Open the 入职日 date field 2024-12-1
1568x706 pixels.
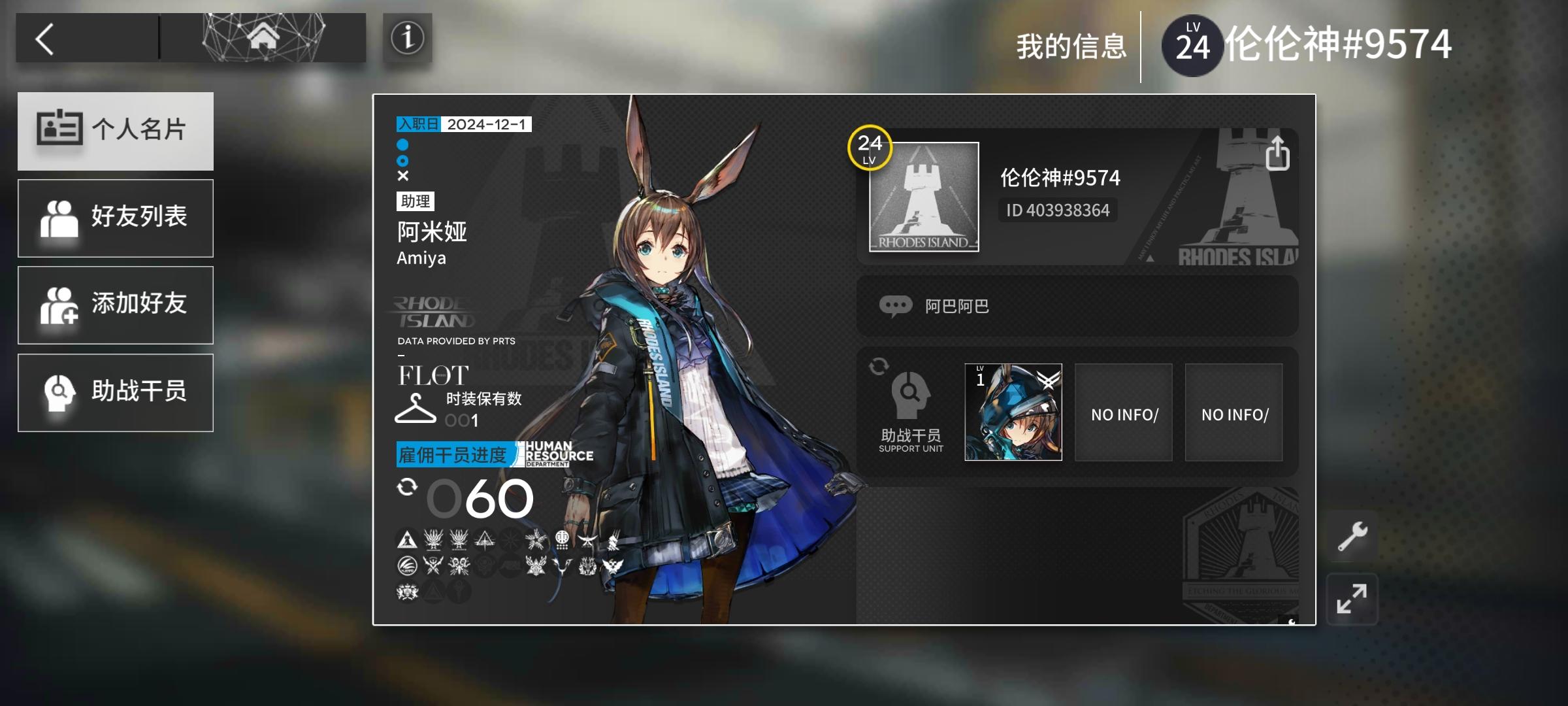[465, 123]
